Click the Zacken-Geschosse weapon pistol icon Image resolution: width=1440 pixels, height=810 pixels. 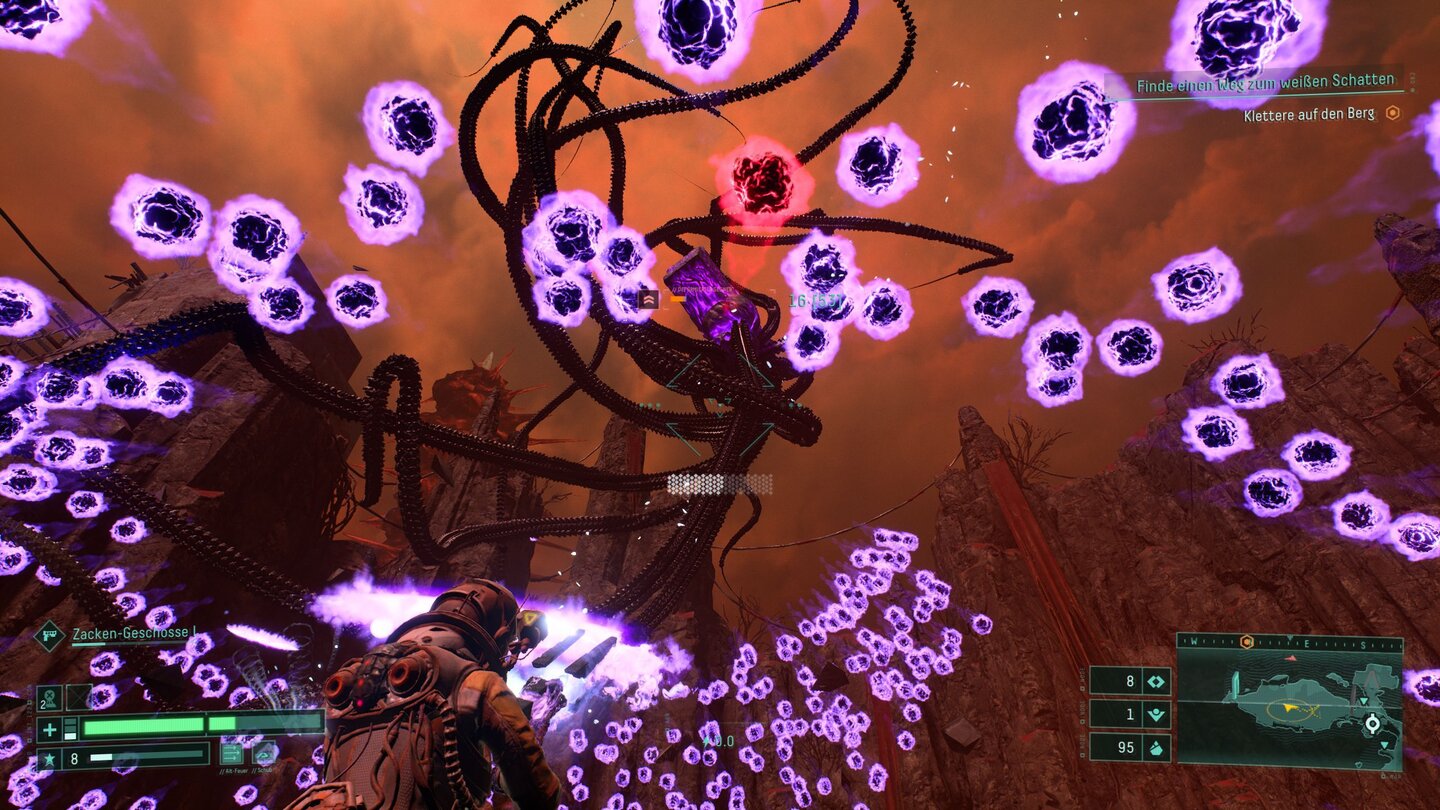click(x=49, y=635)
